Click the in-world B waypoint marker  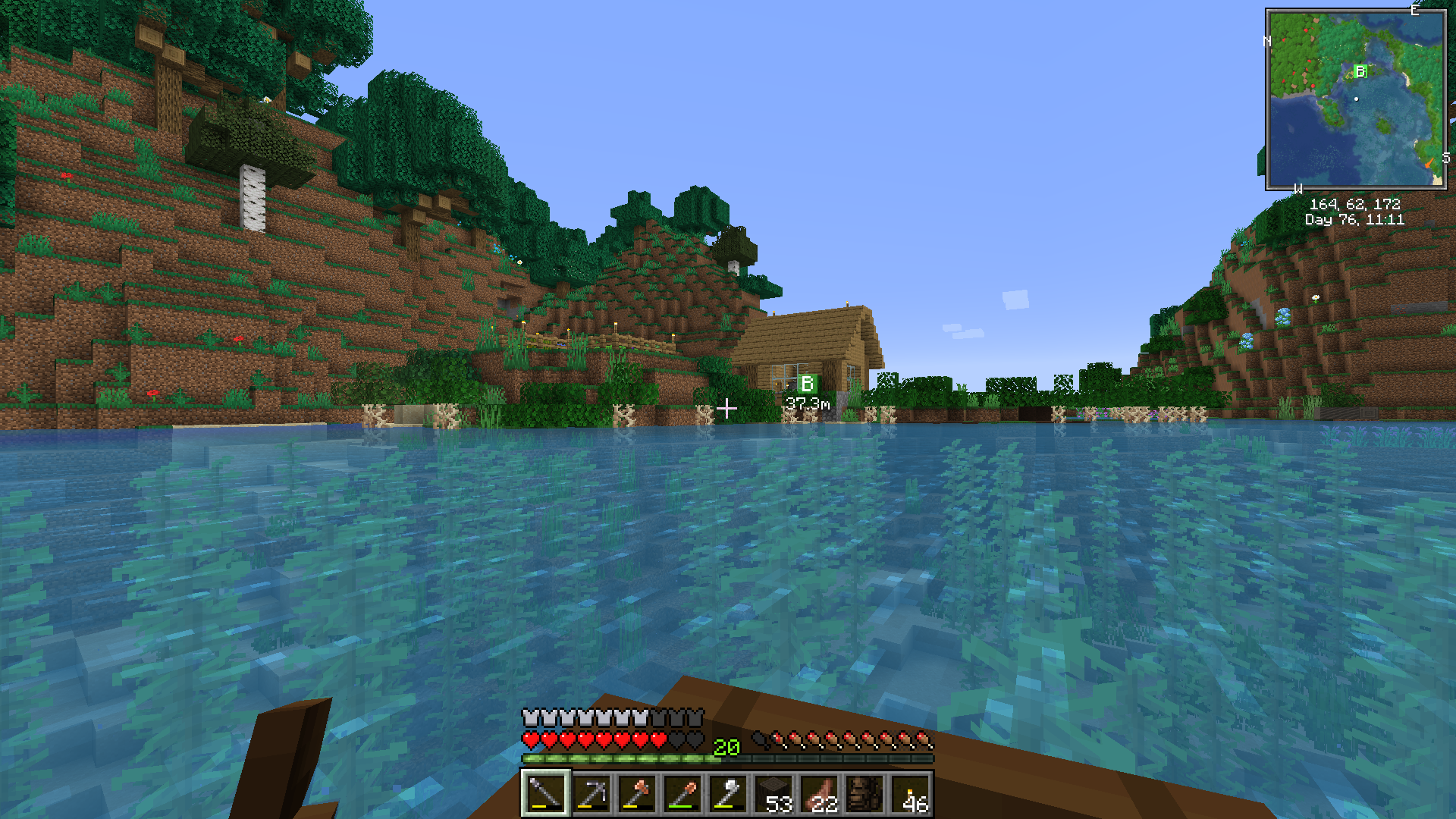pyautogui.click(x=807, y=384)
